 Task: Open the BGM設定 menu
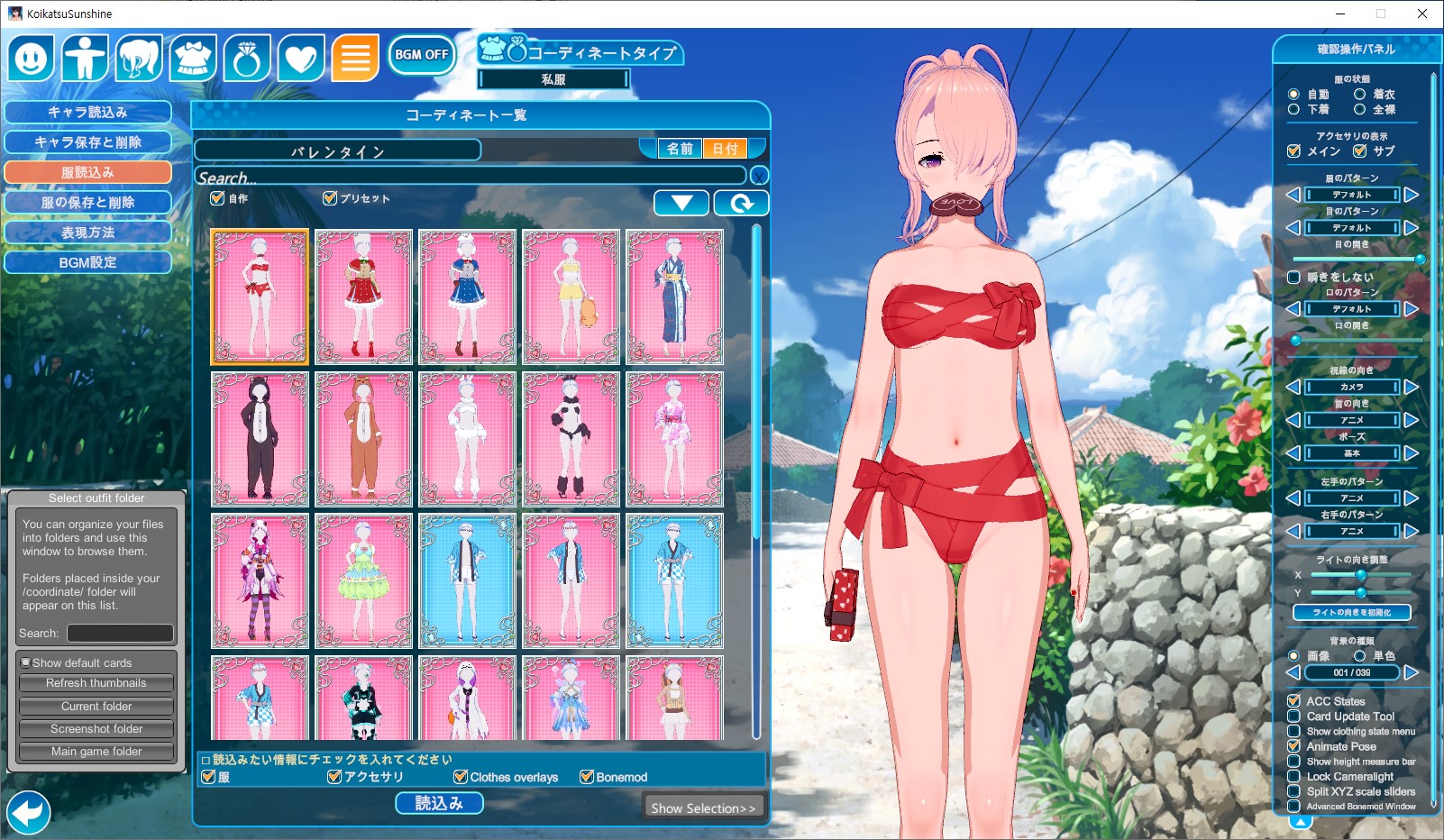click(87, 262)
